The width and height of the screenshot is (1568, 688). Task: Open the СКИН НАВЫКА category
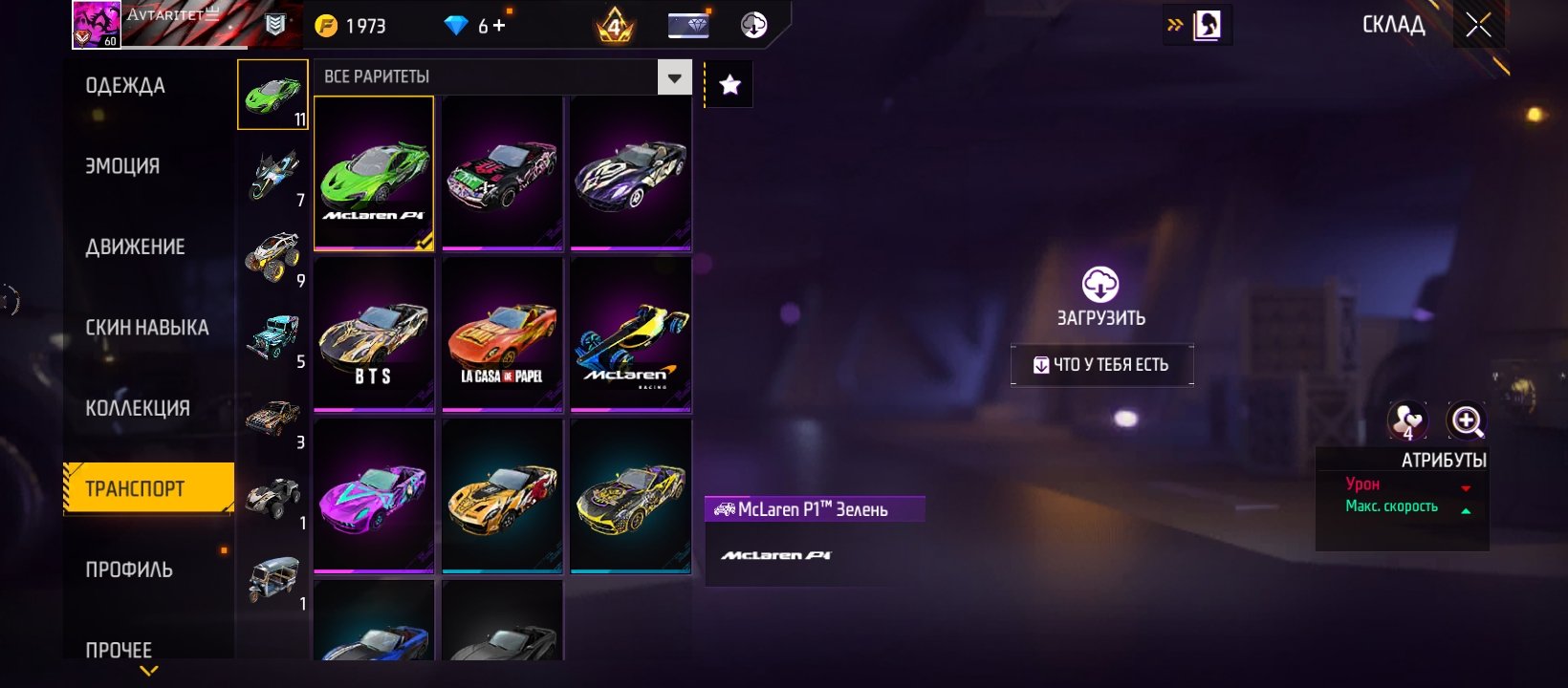146,328
